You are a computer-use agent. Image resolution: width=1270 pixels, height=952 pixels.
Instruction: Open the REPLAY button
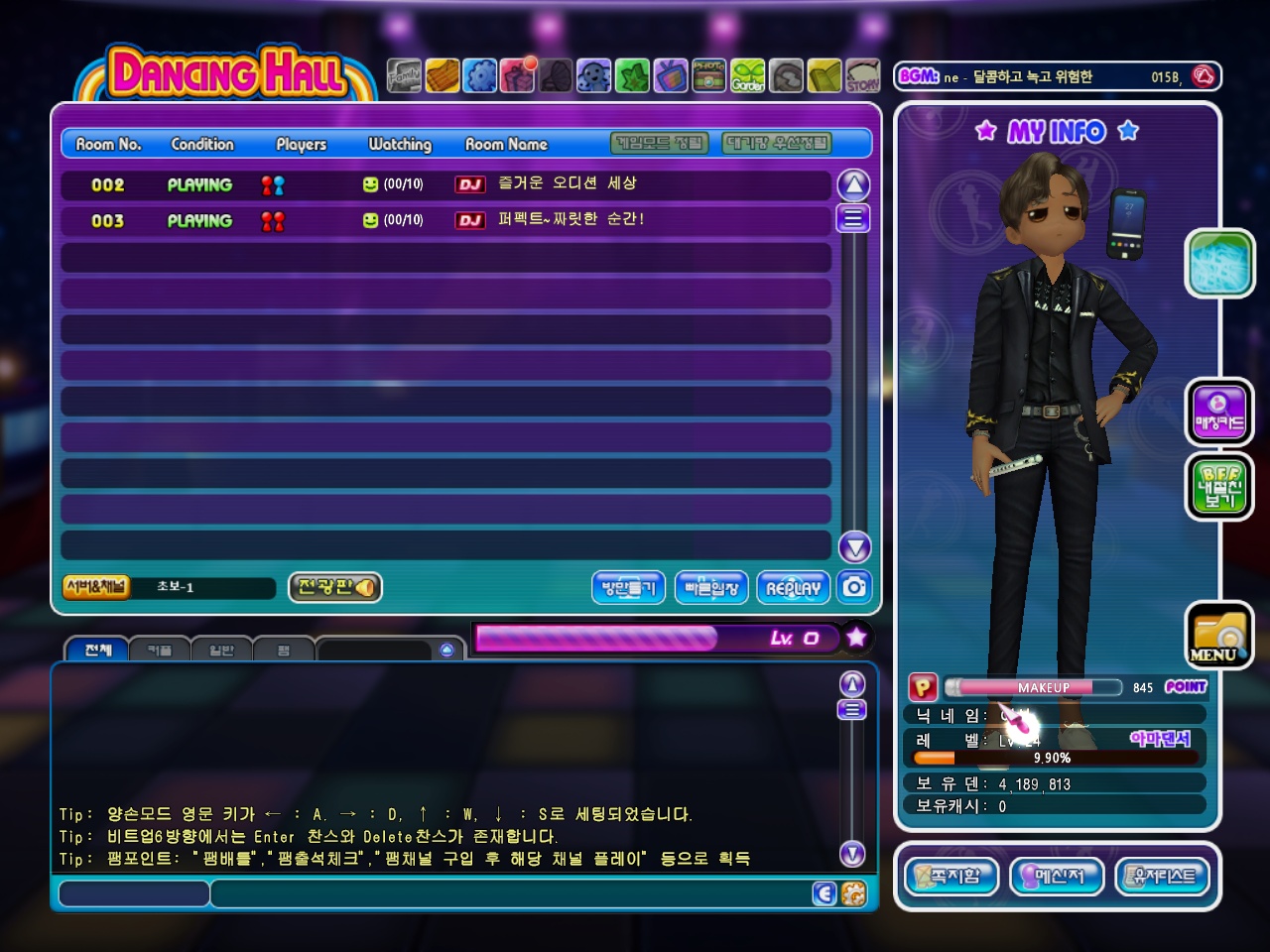[793, 587]
